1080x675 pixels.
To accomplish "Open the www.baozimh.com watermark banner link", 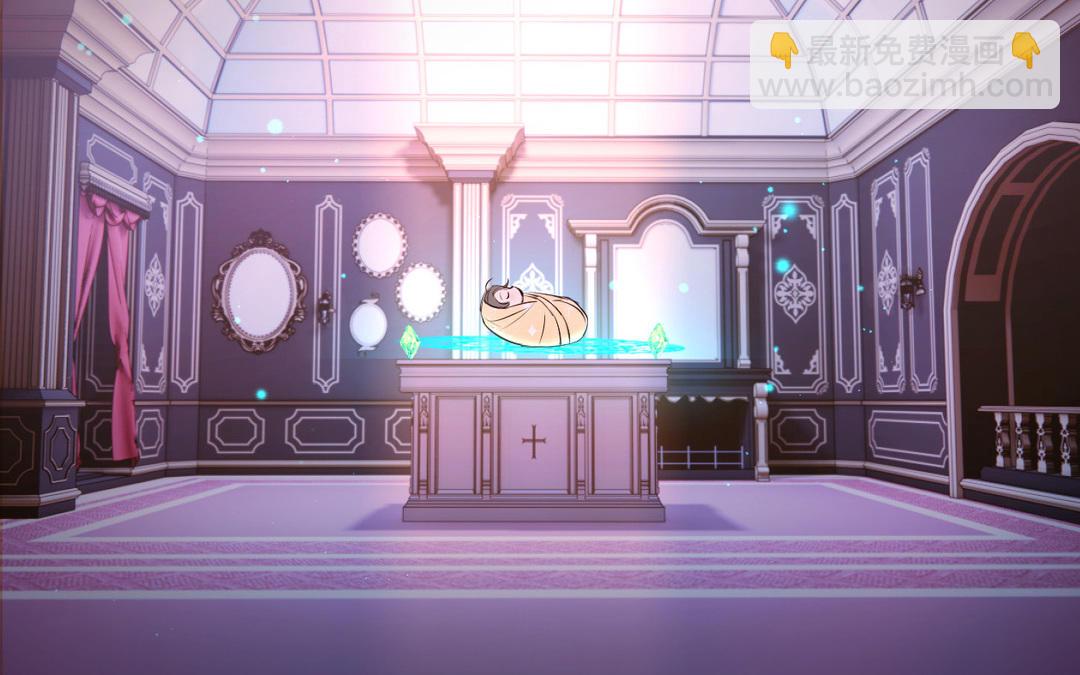I will point(903,66).
